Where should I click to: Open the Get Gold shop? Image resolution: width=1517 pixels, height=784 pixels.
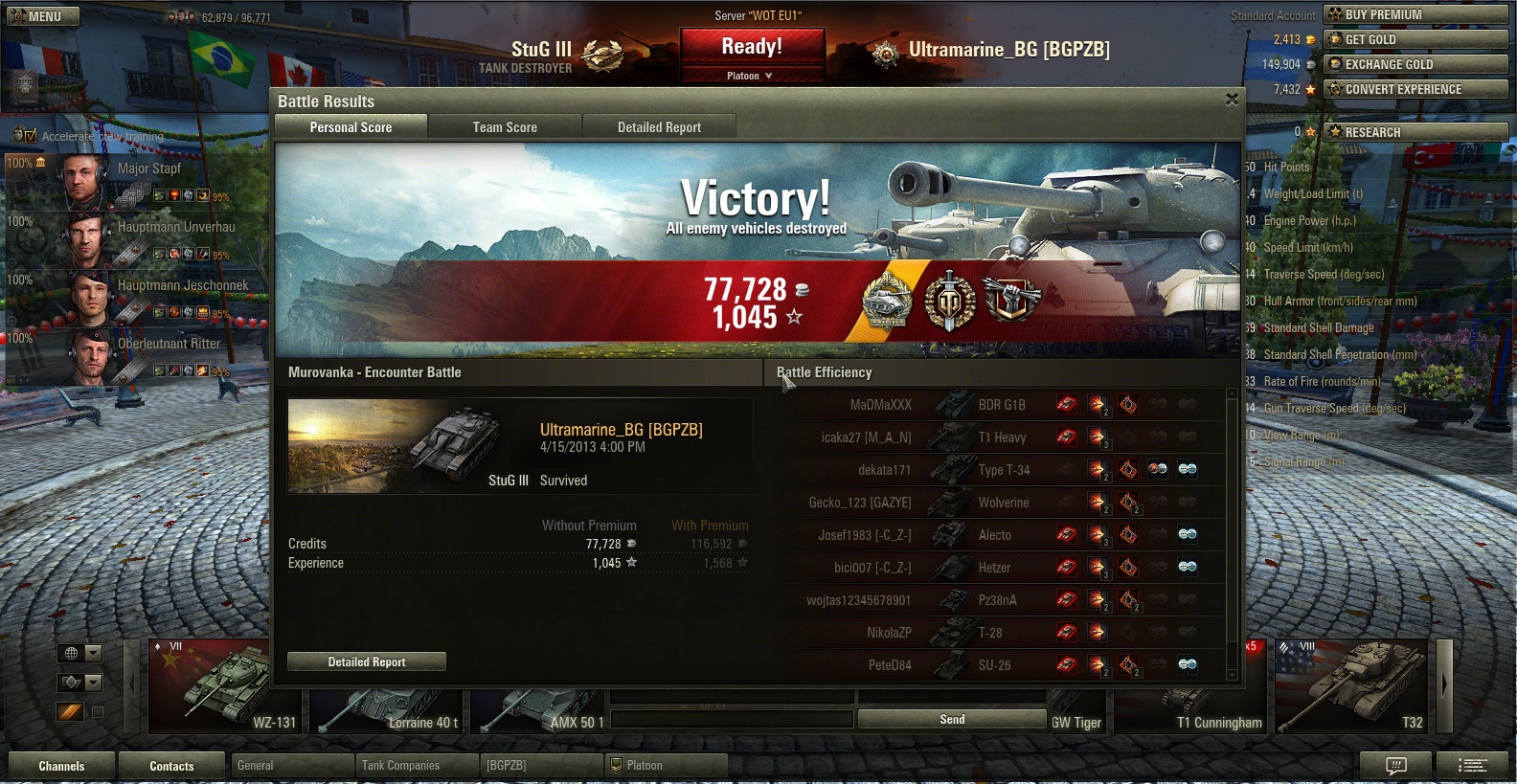coord(1415,39)
